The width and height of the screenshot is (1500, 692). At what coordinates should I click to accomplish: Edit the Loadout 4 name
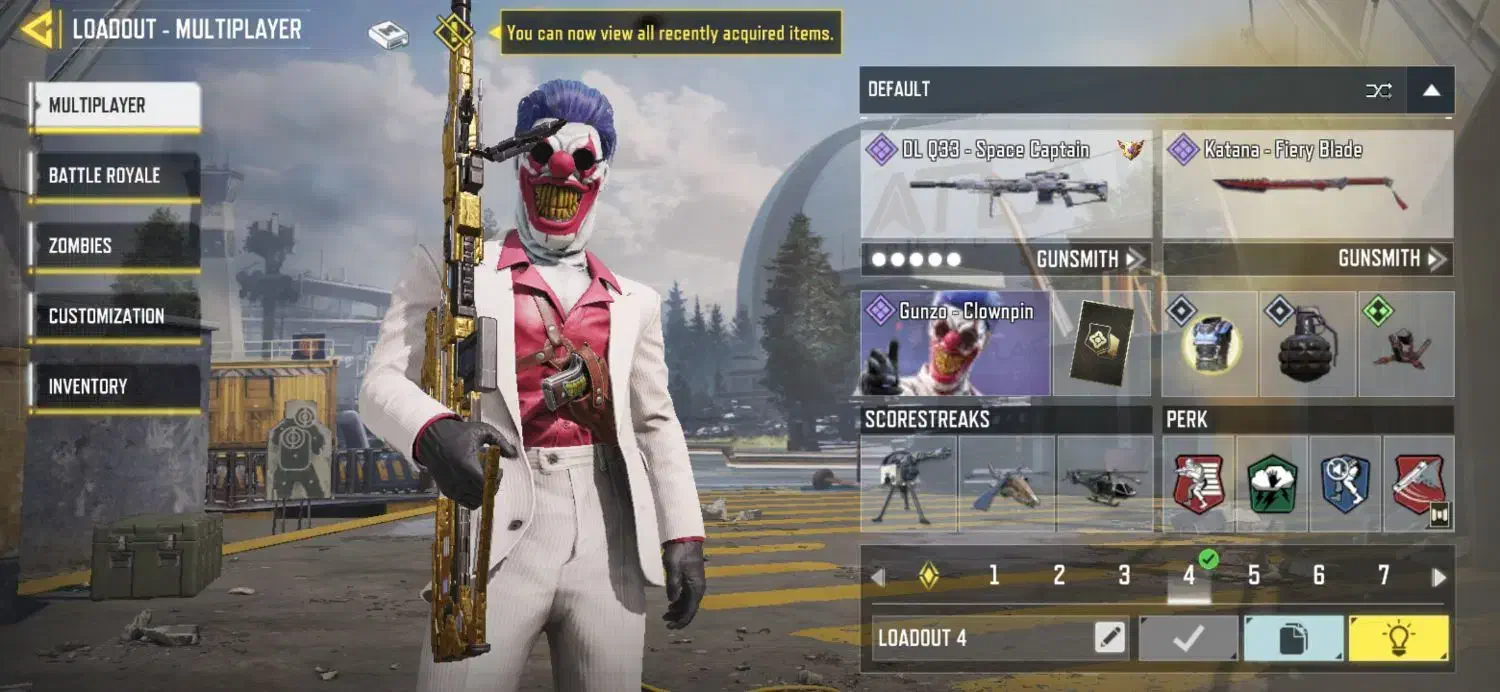click(x=1110, y=637)
